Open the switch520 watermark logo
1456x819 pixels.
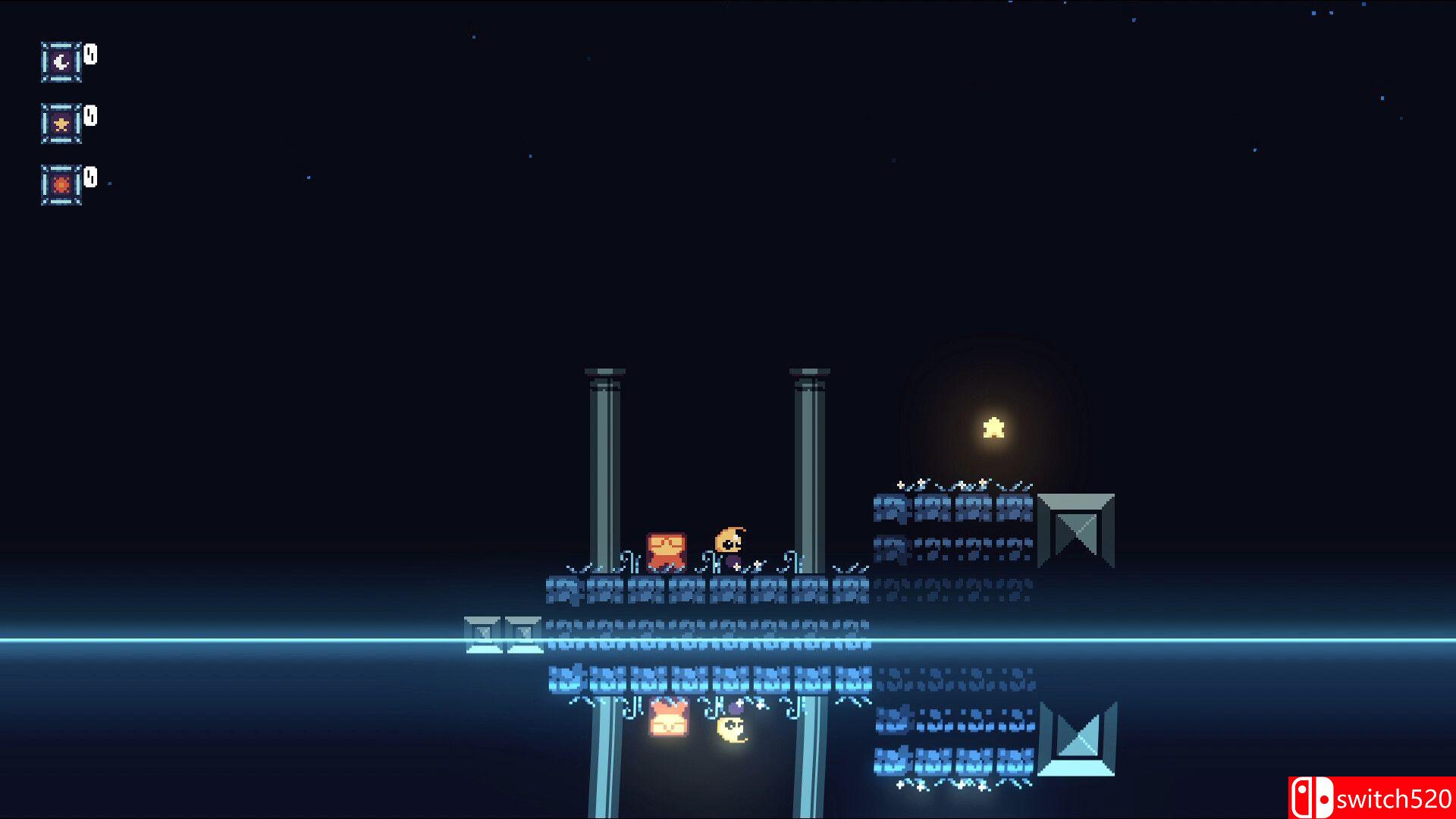coord(1371,798)
